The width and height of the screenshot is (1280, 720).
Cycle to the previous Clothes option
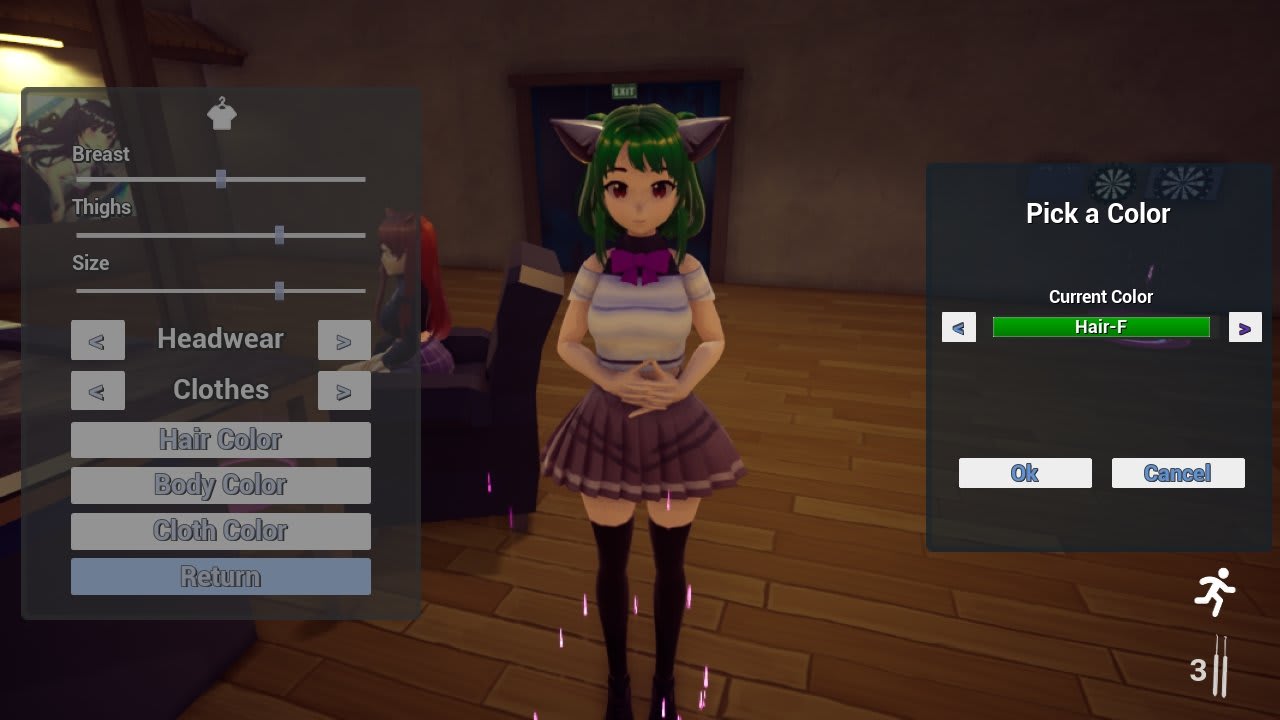tap(97, 390)
